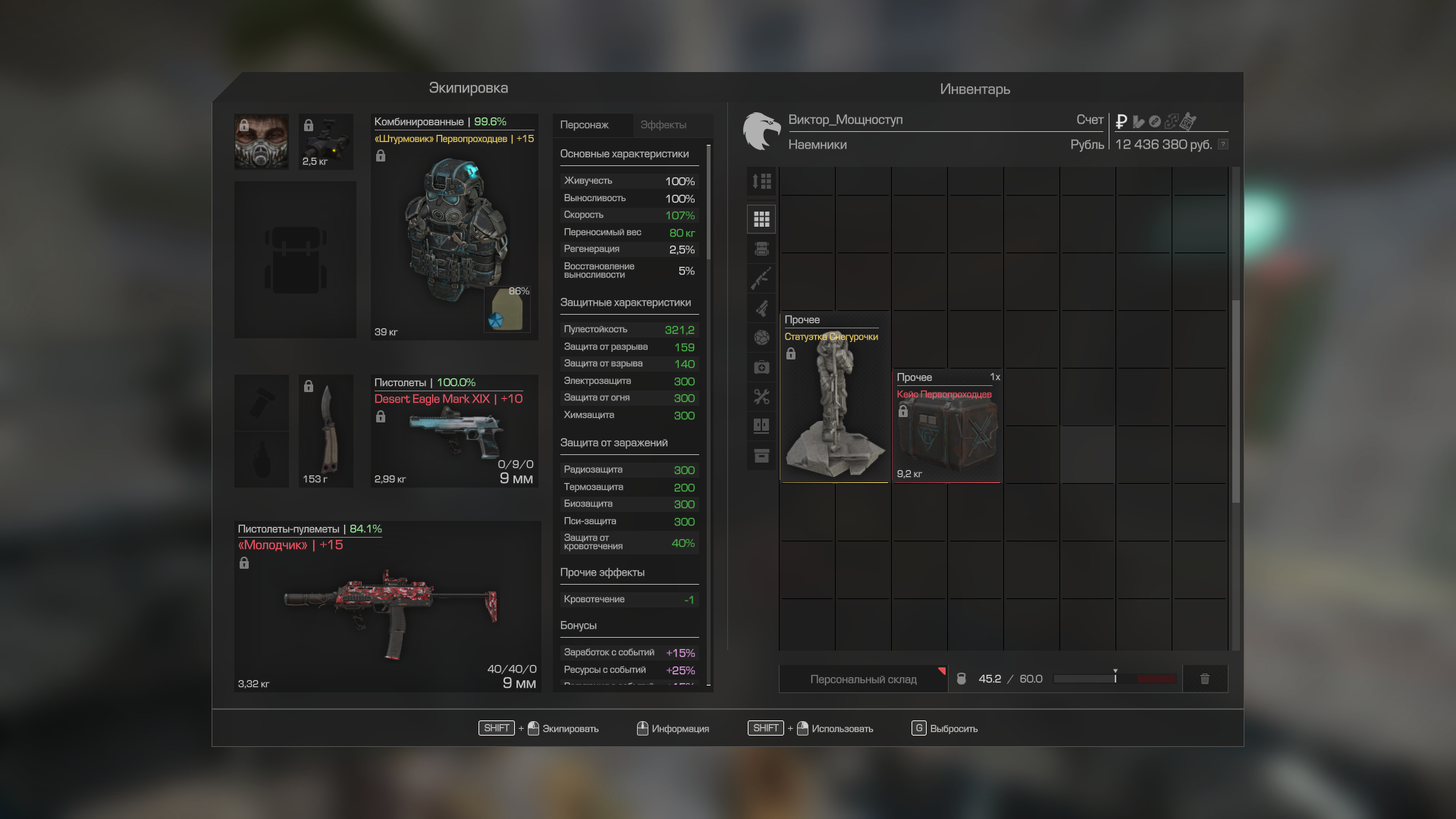Image resolution: width=1456 pixels, height=819 pixels.
Task: Show all items with the grid filter
Action: [761, 220]
